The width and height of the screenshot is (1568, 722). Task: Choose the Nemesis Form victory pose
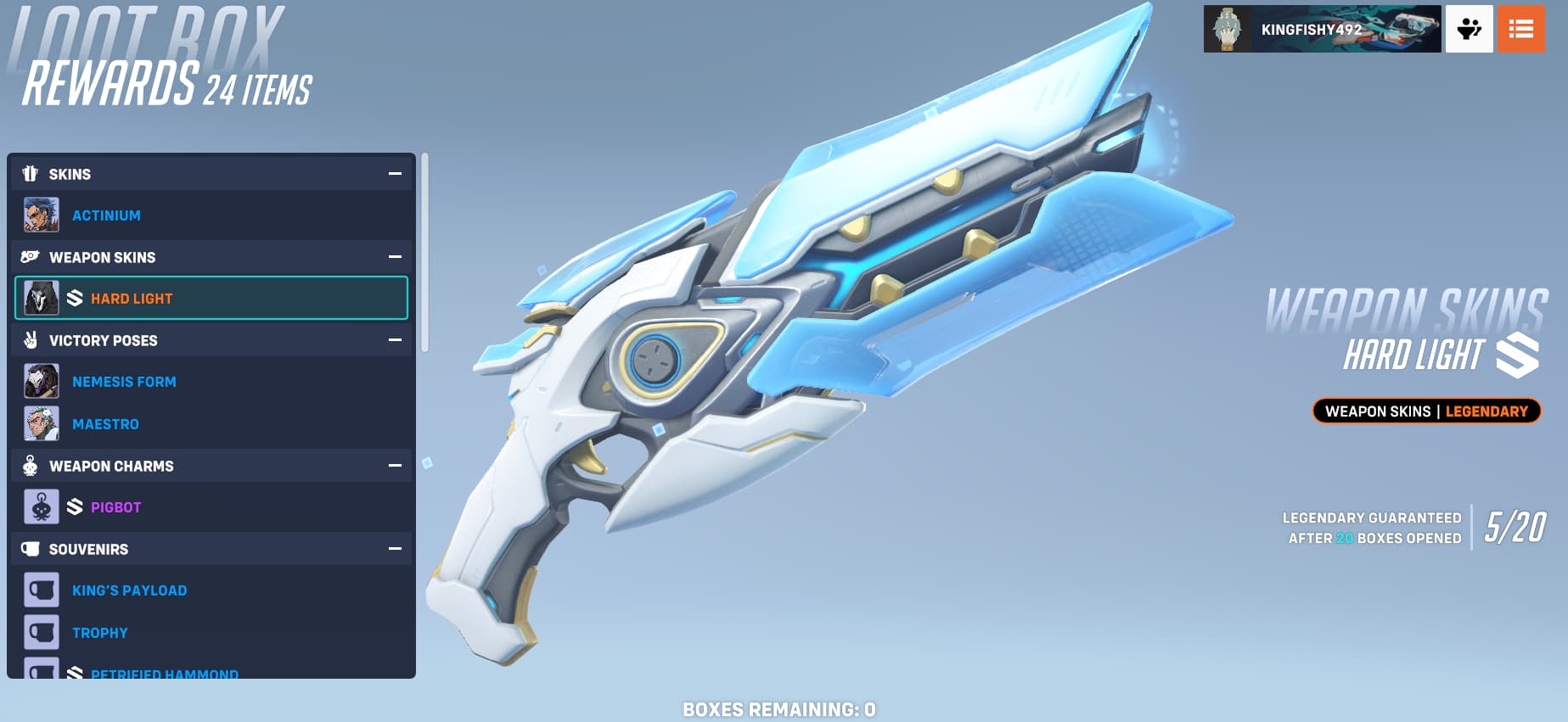(x=124, y=382)
